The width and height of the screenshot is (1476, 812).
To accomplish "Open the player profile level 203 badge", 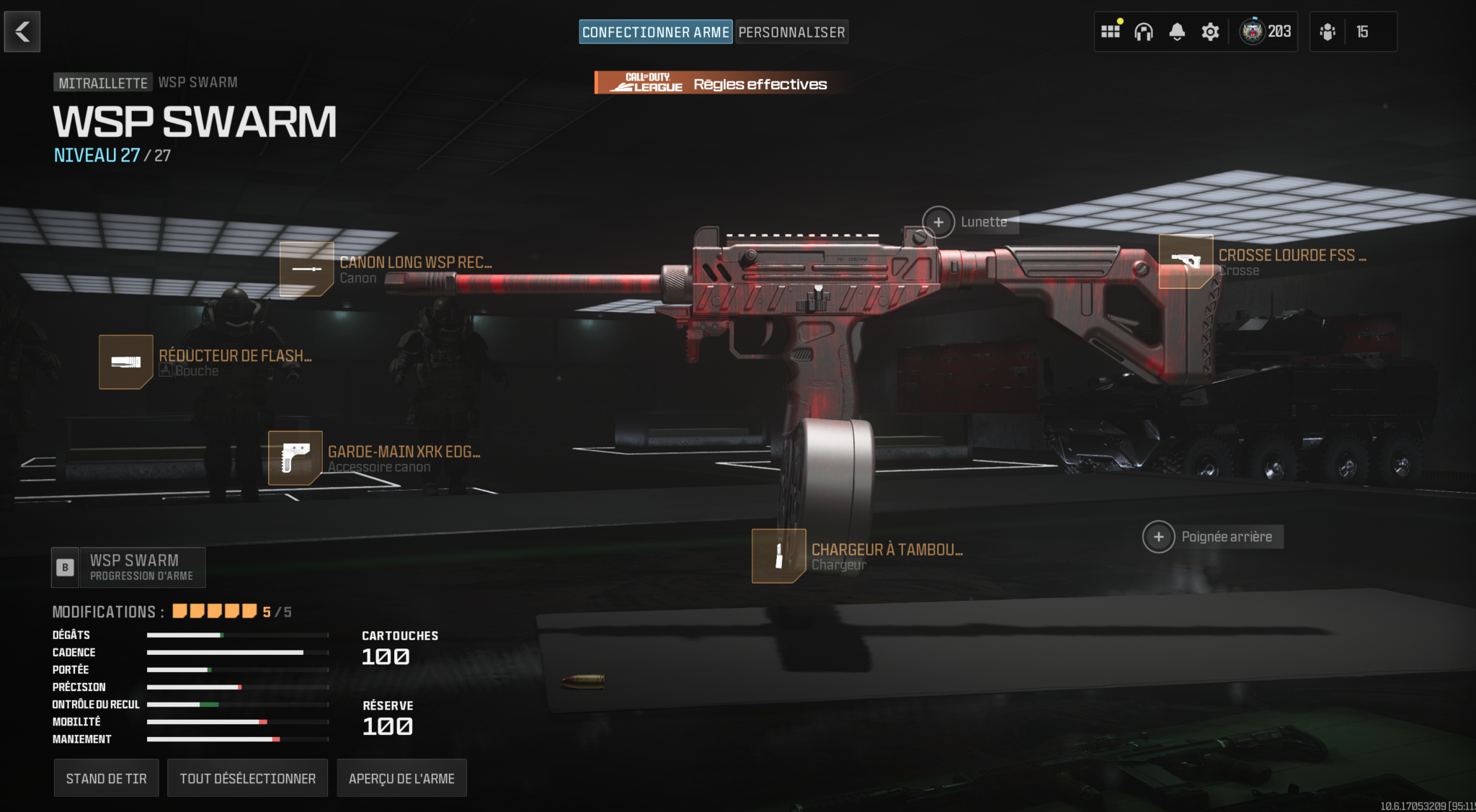I will (1266, 32).
